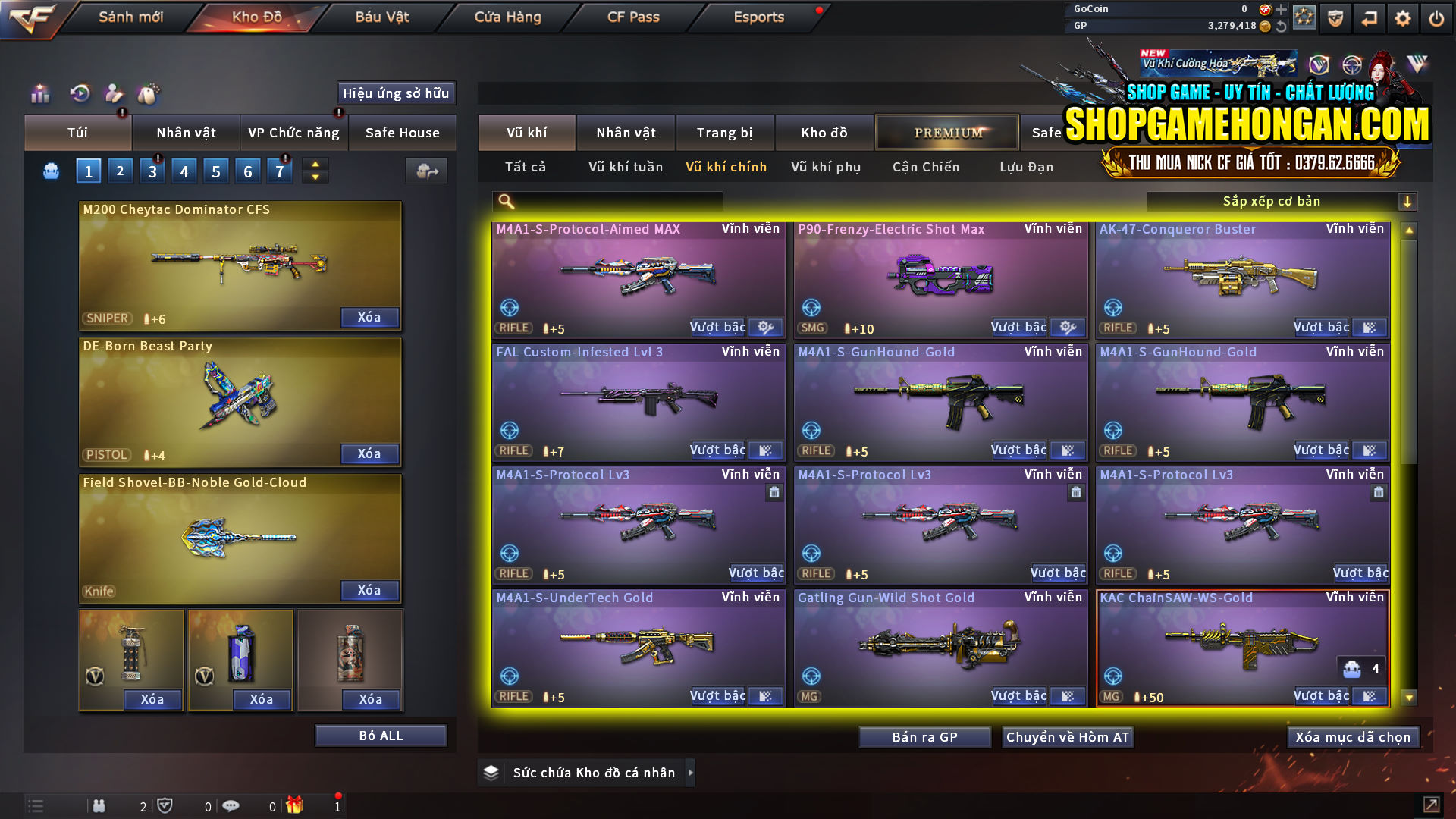Click inside the weapon search field
1456x819 pixels.
[607, 201]
